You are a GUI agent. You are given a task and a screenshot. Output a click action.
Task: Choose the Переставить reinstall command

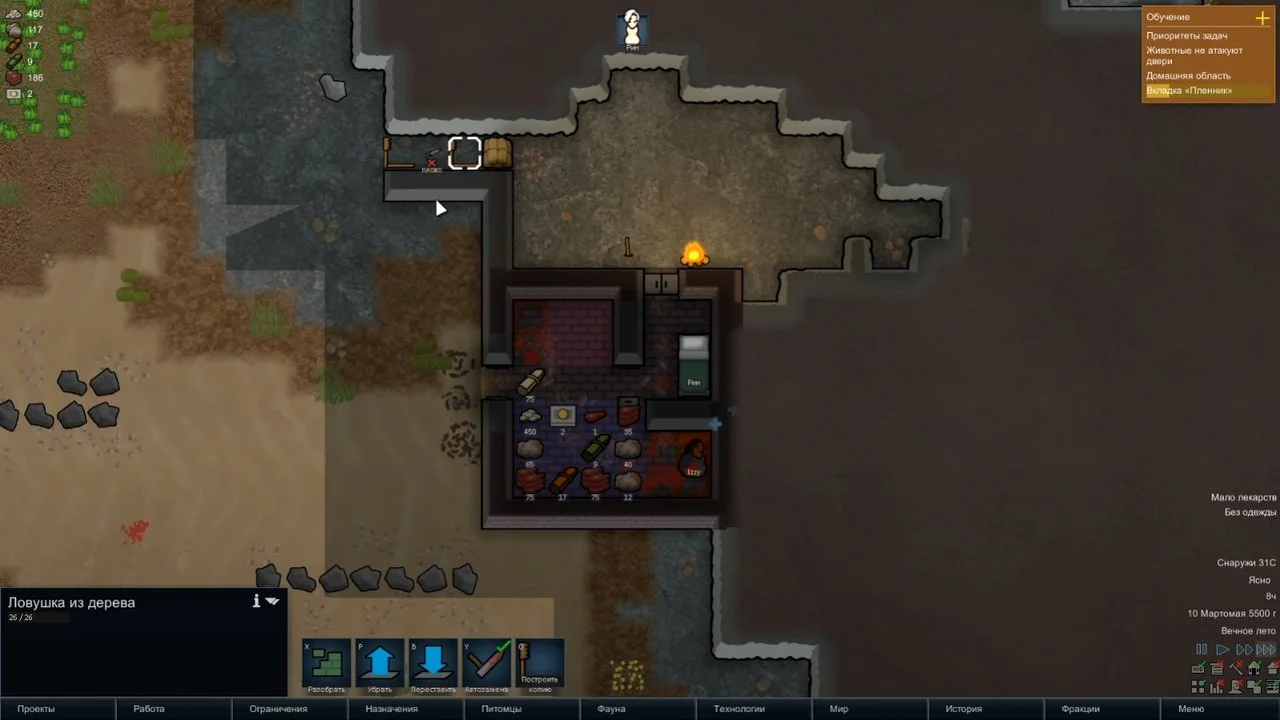433,664
